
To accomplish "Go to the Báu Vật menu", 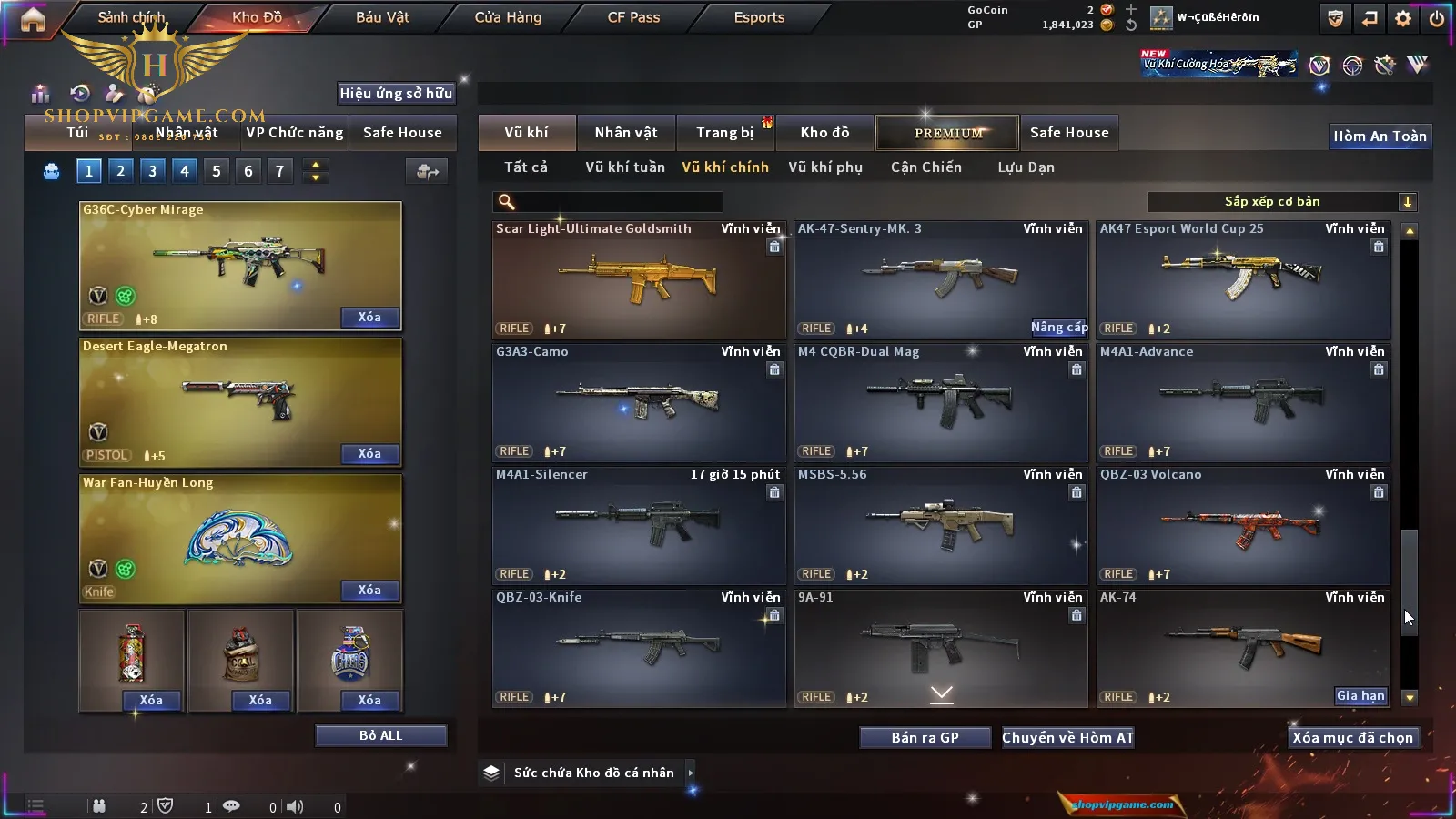I will 382,17.
